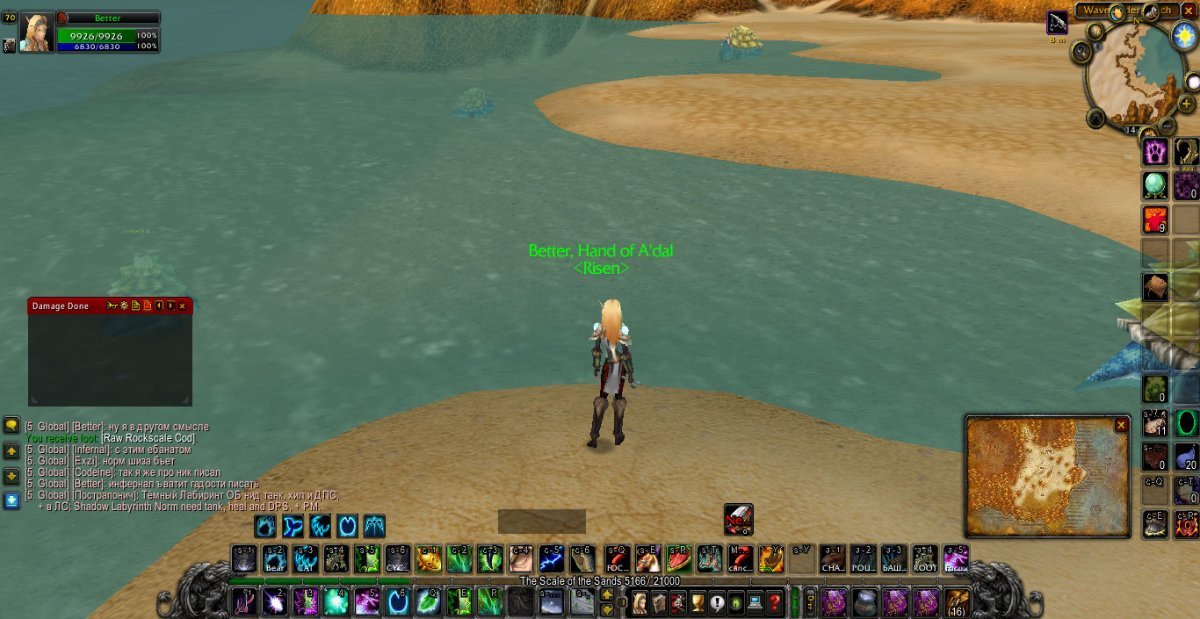
Task: Select the player portrait of Better
Action: click(x=37, y=33)
